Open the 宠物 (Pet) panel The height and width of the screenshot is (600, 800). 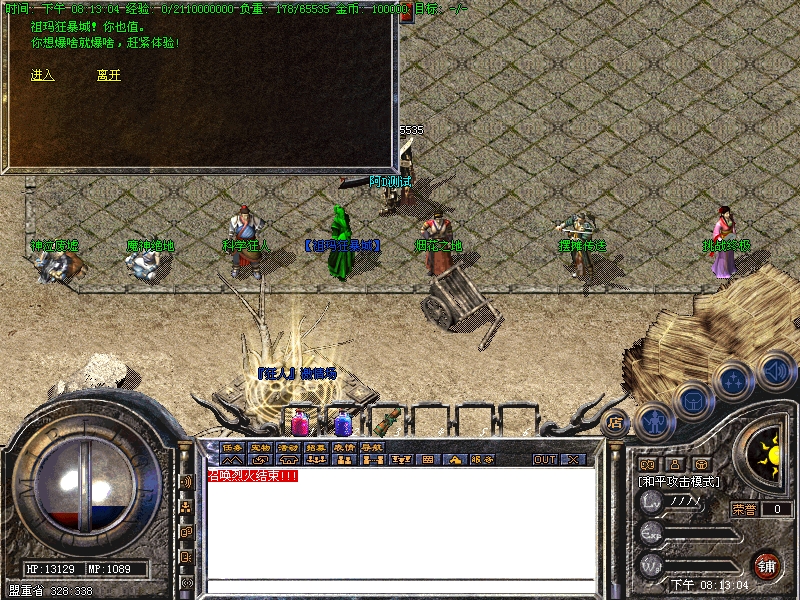click(260, 447)
